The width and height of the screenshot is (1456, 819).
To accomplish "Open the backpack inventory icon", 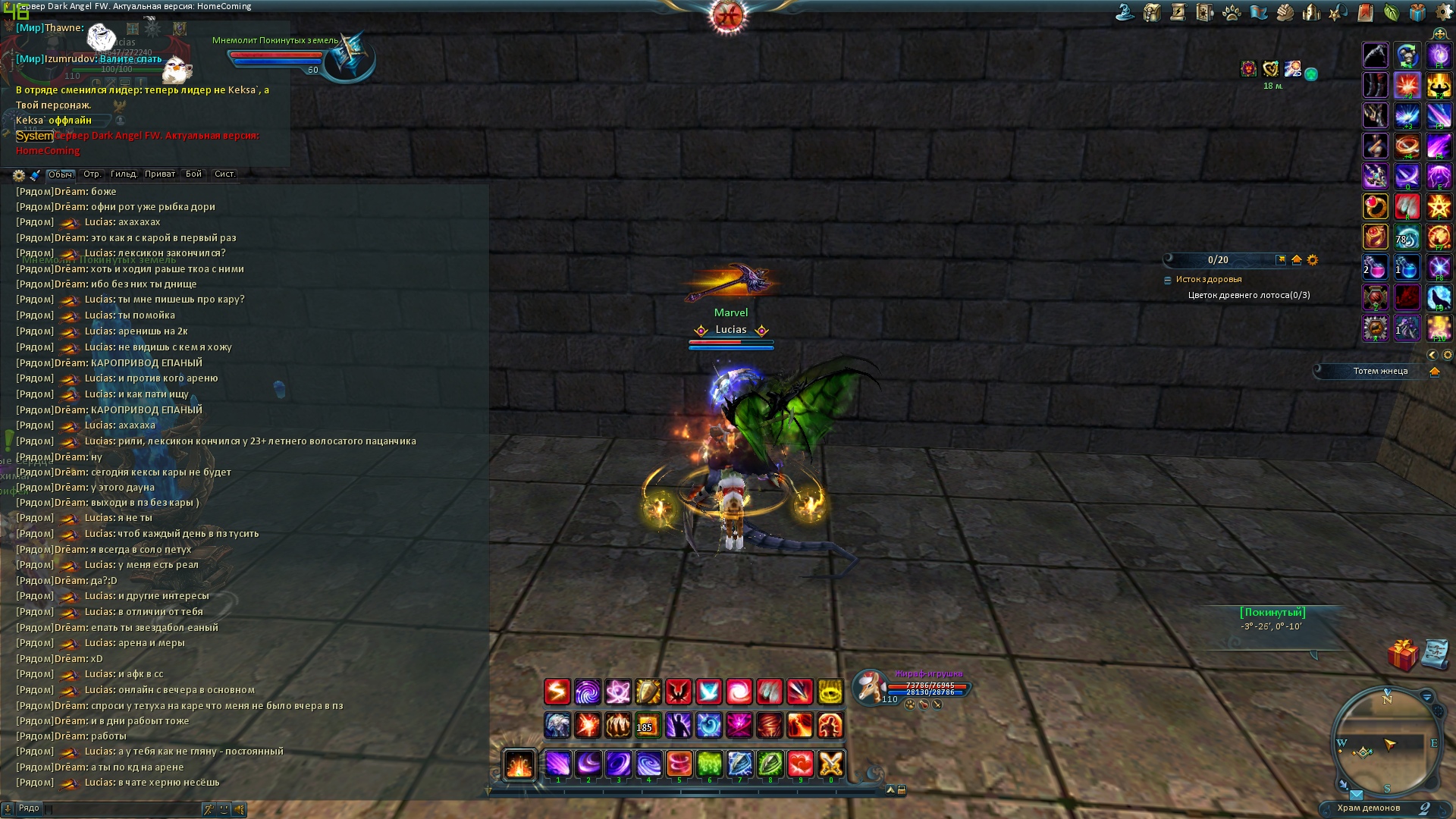I will pyautogui.click(x=1152, y=13).
